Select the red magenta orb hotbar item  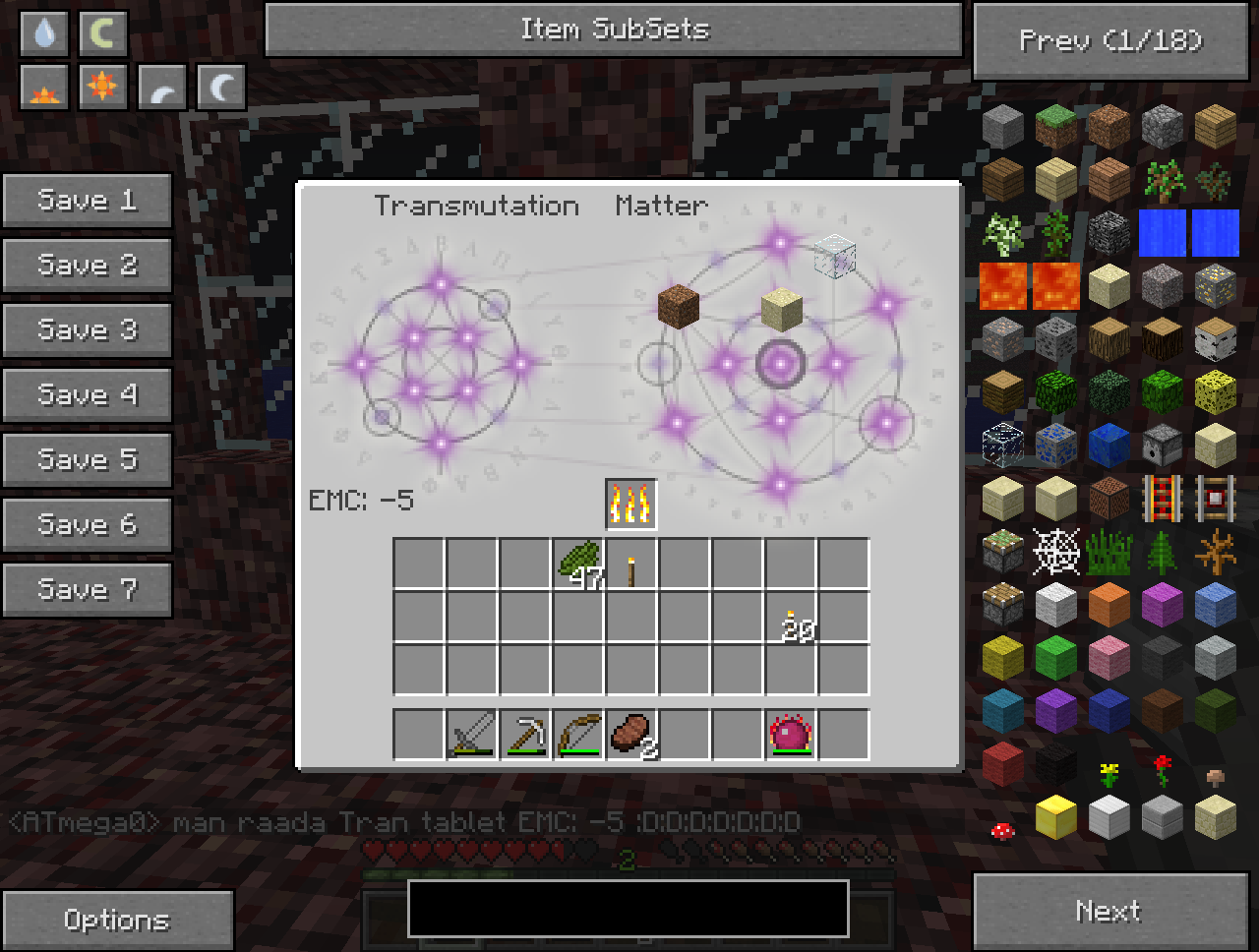791,734
